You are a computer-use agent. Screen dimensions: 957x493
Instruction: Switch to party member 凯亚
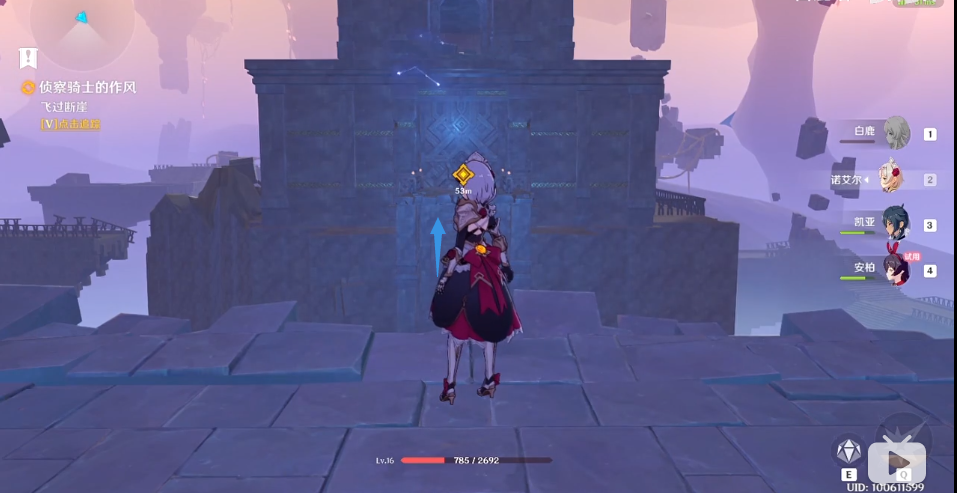tap(893, 225)
